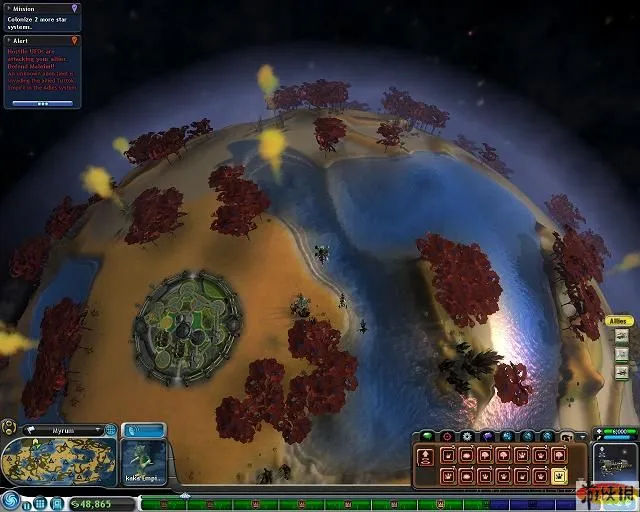The width and height of the screenshot is (640, 512).
Task: Open the Allies panel label
Action: (619, 321)
